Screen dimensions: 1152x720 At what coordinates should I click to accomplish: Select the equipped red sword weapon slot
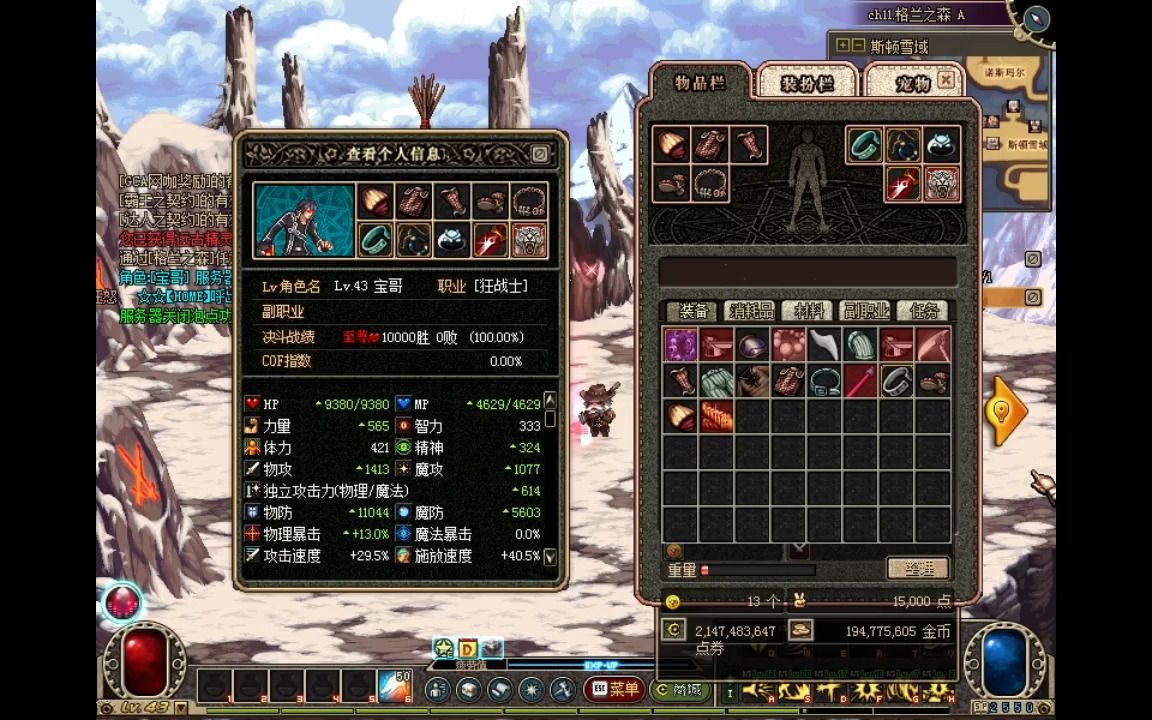pos(903,184)
